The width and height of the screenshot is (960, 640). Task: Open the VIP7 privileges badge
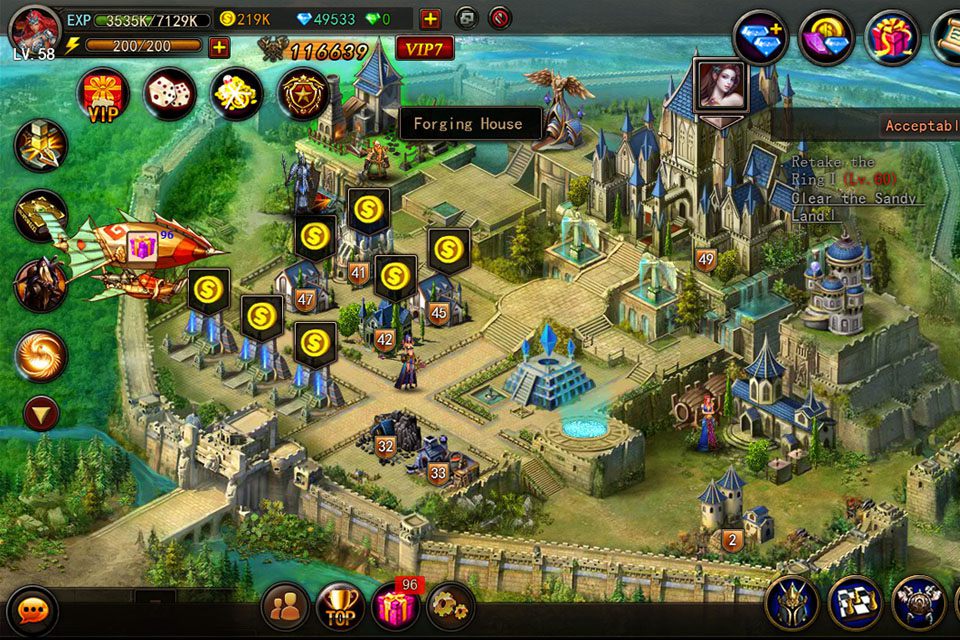[x=425, y=47]
